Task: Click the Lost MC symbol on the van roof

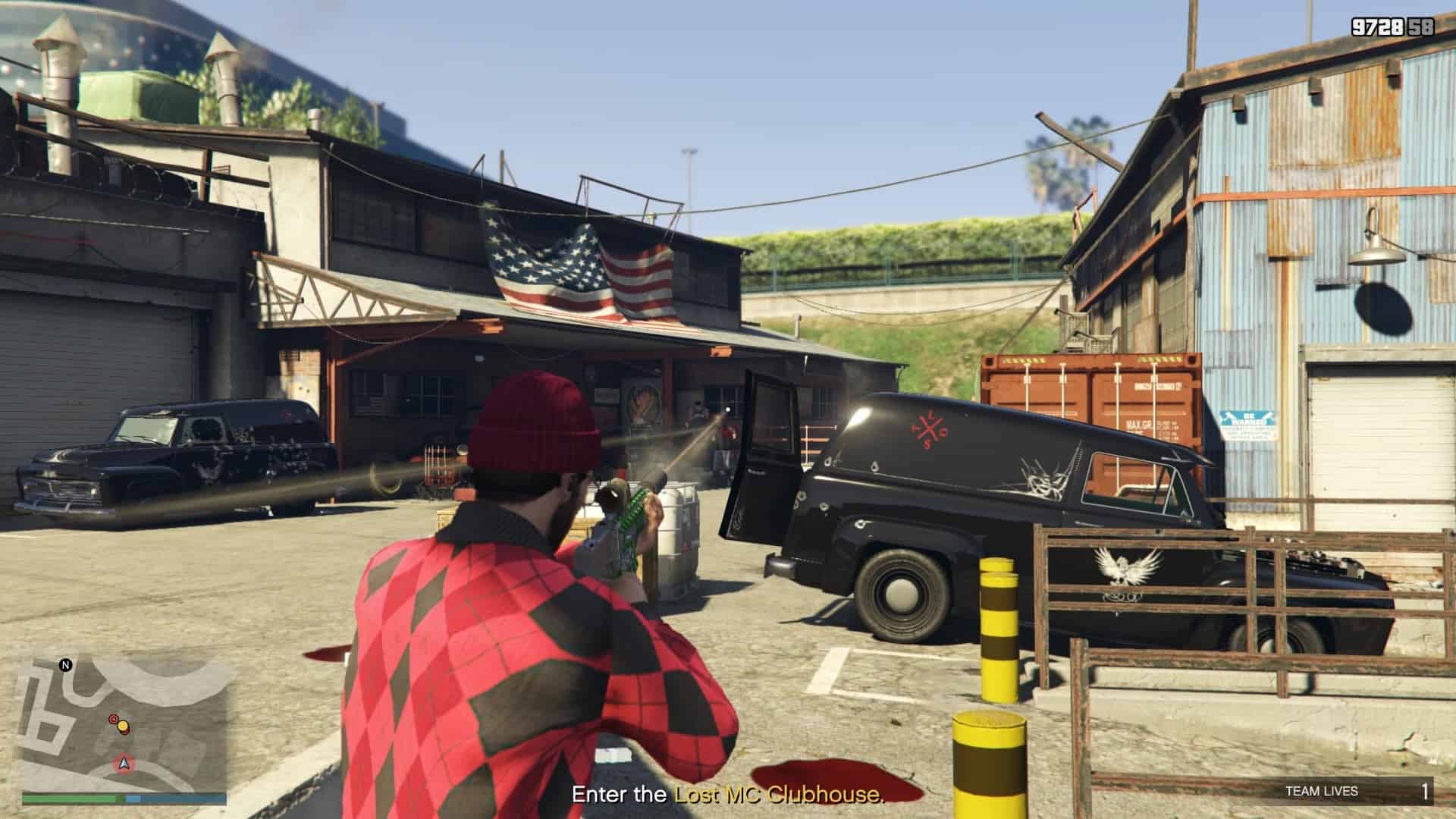Action: click(x=928, y=428)
